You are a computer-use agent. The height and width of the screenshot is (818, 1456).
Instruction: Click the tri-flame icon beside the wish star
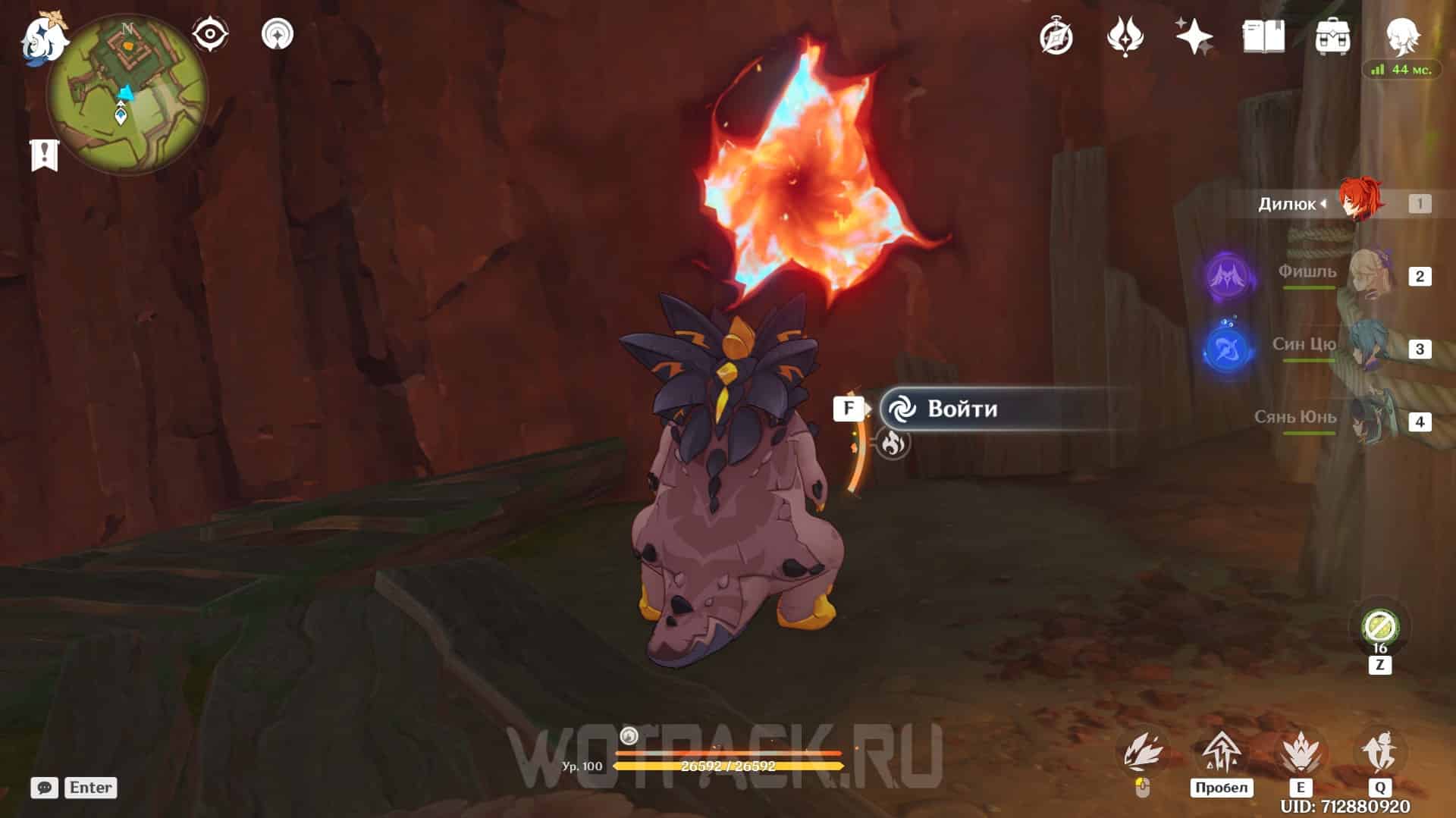click(1125, 36)
